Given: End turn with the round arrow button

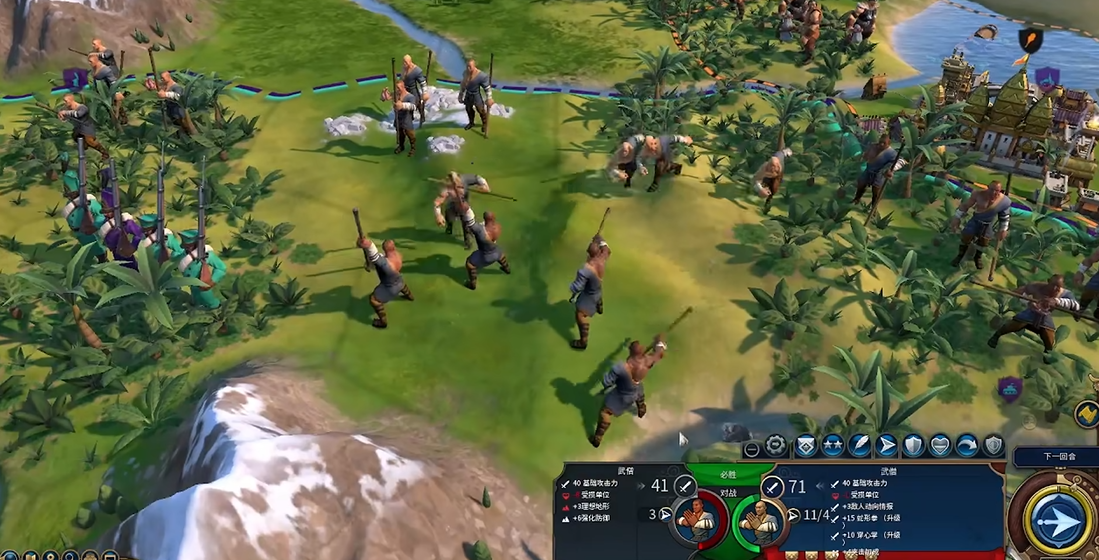Looking at the screenshot, I should tap(1057, 520).
